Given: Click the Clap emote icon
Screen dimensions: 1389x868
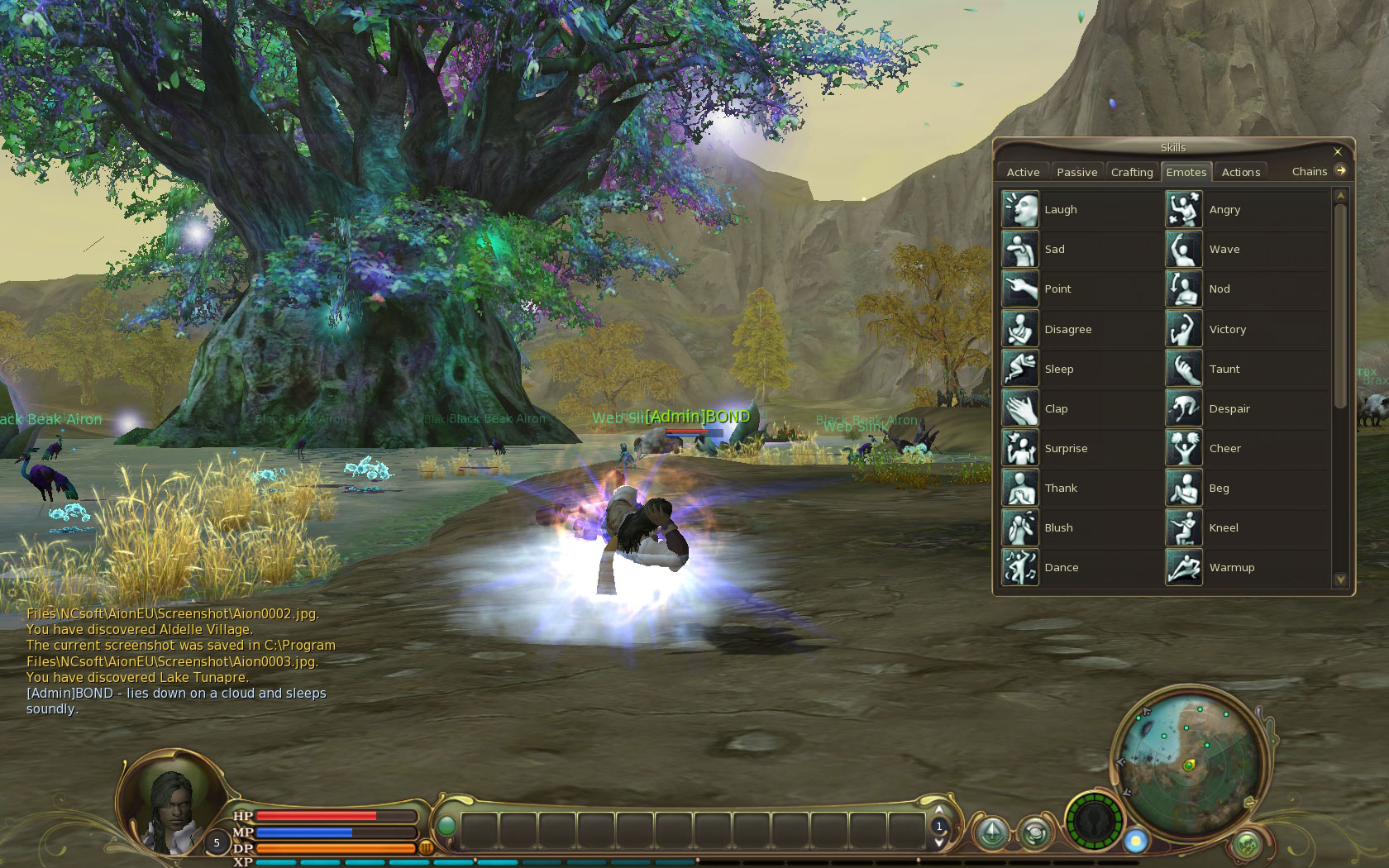Looking at the screenshot, I should click(1020, 408).
